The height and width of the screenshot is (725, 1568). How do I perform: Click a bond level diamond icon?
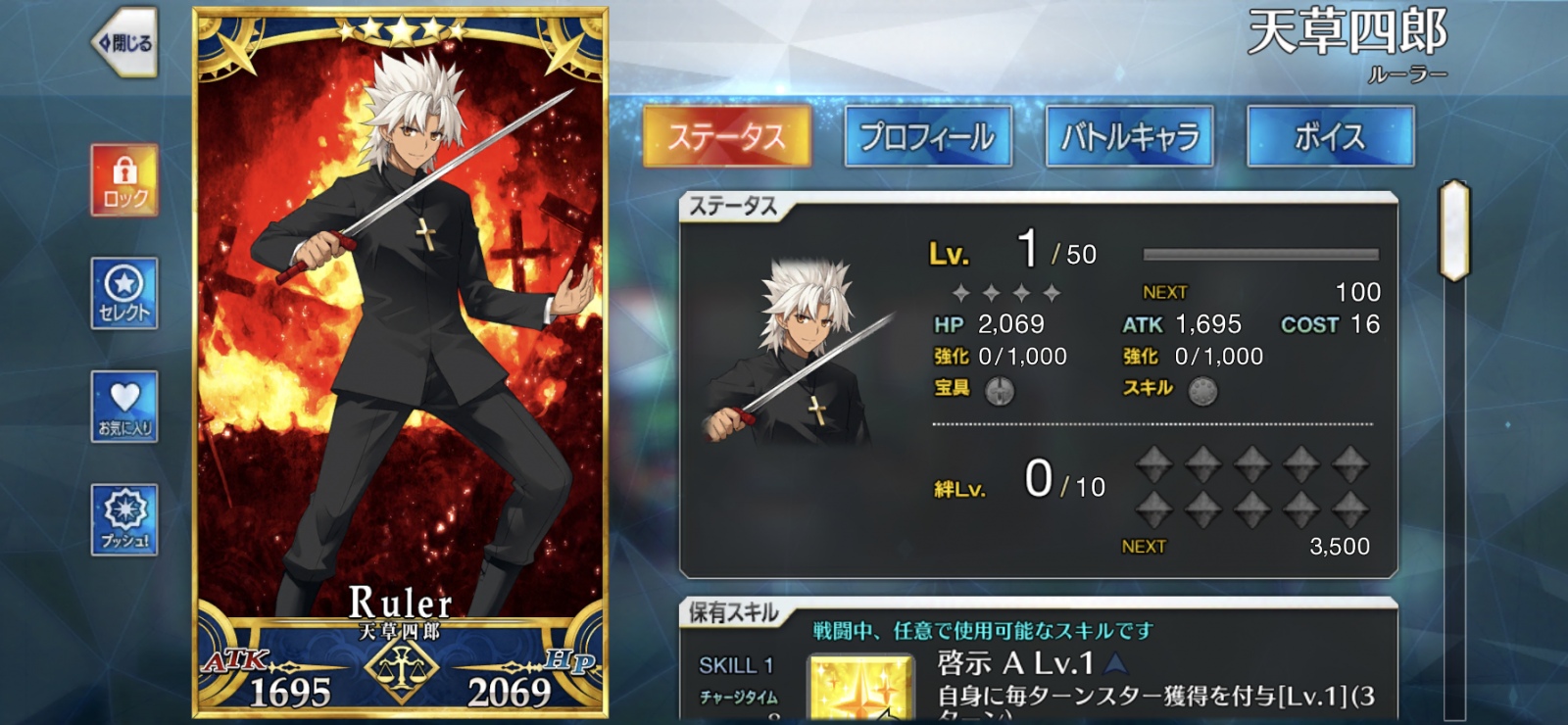[x=1154, y=462]
